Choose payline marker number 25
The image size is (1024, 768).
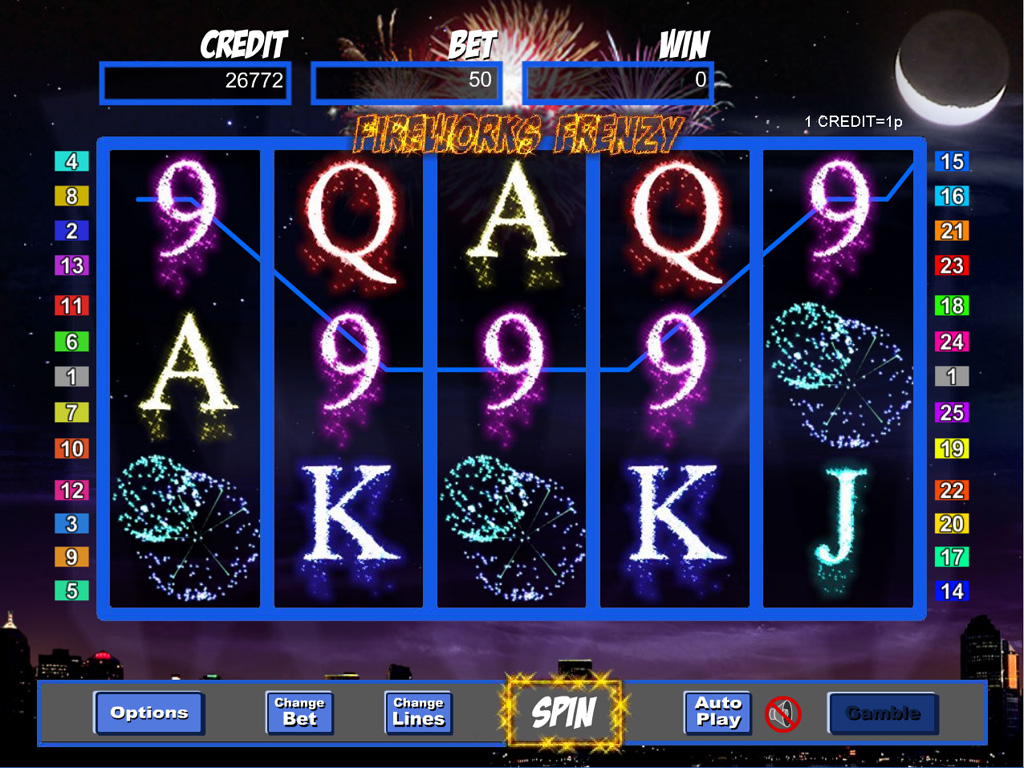coord(952,412)
